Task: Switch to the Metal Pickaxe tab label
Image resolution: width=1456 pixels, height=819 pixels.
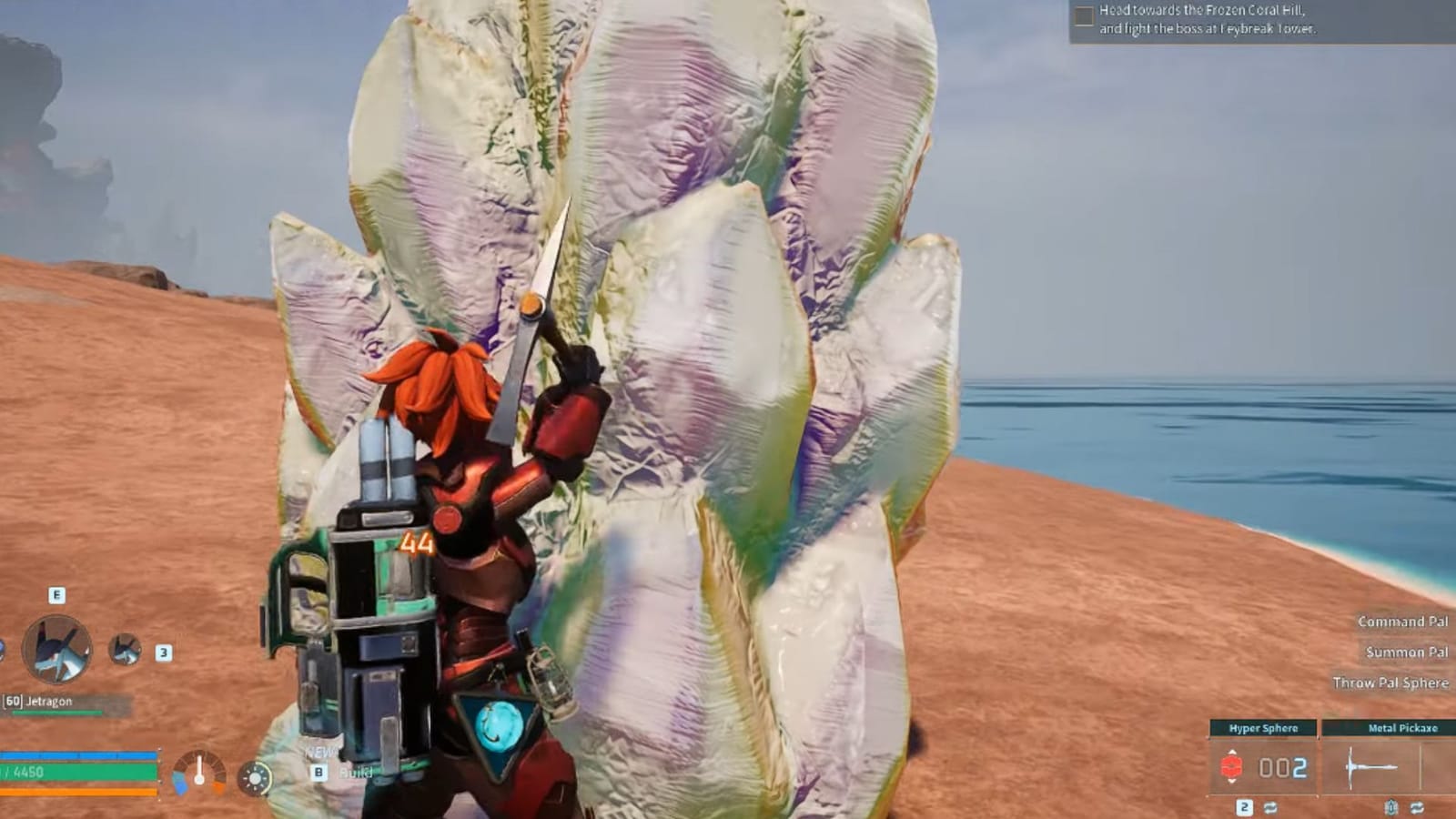Action: point(1403,728)
